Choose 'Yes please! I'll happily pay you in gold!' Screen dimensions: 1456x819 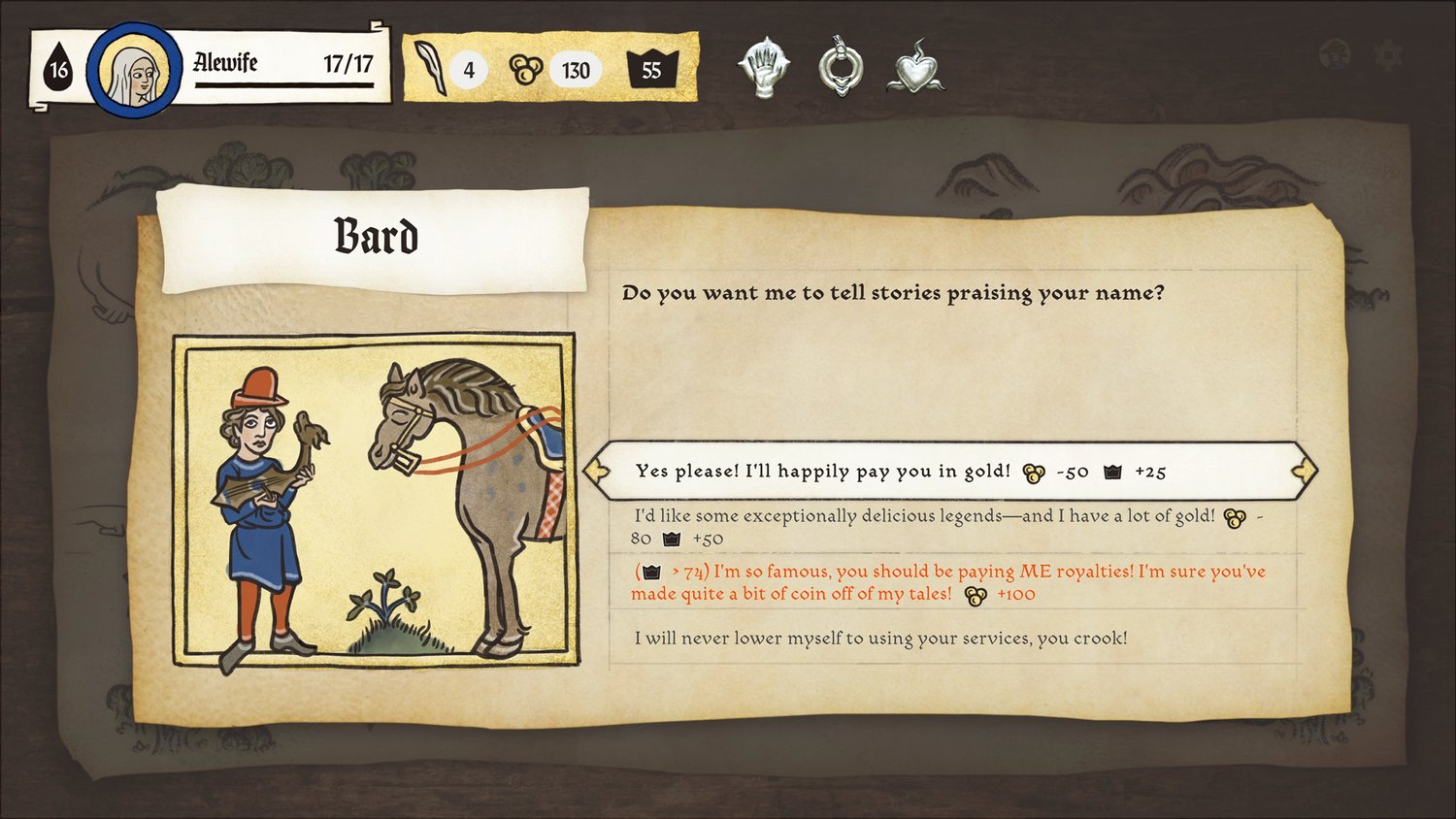click(x=903, y=472)
